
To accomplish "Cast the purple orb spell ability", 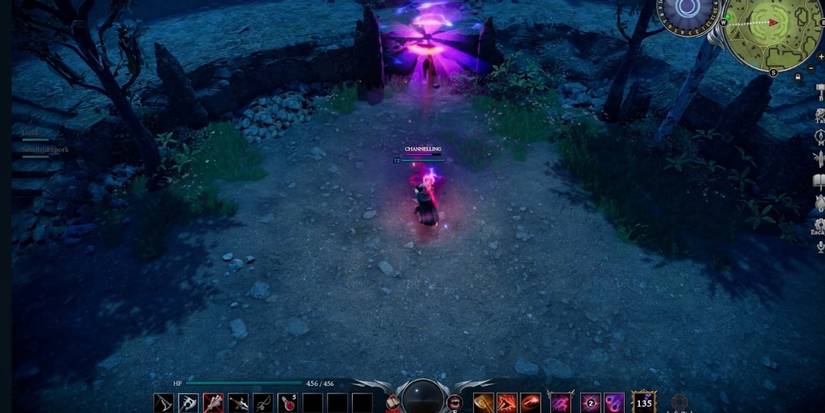I will coord(614,402).
